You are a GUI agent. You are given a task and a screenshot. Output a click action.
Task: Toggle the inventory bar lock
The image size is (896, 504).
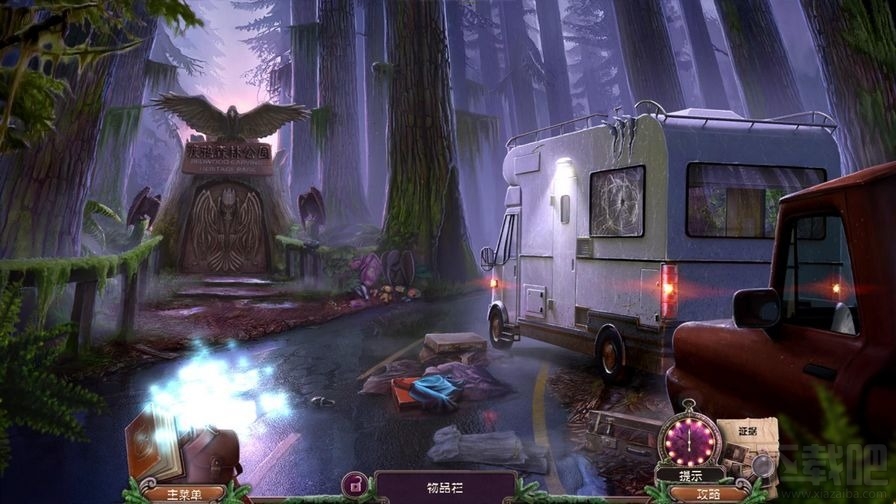pyautogui.click(x=353, y=485)
